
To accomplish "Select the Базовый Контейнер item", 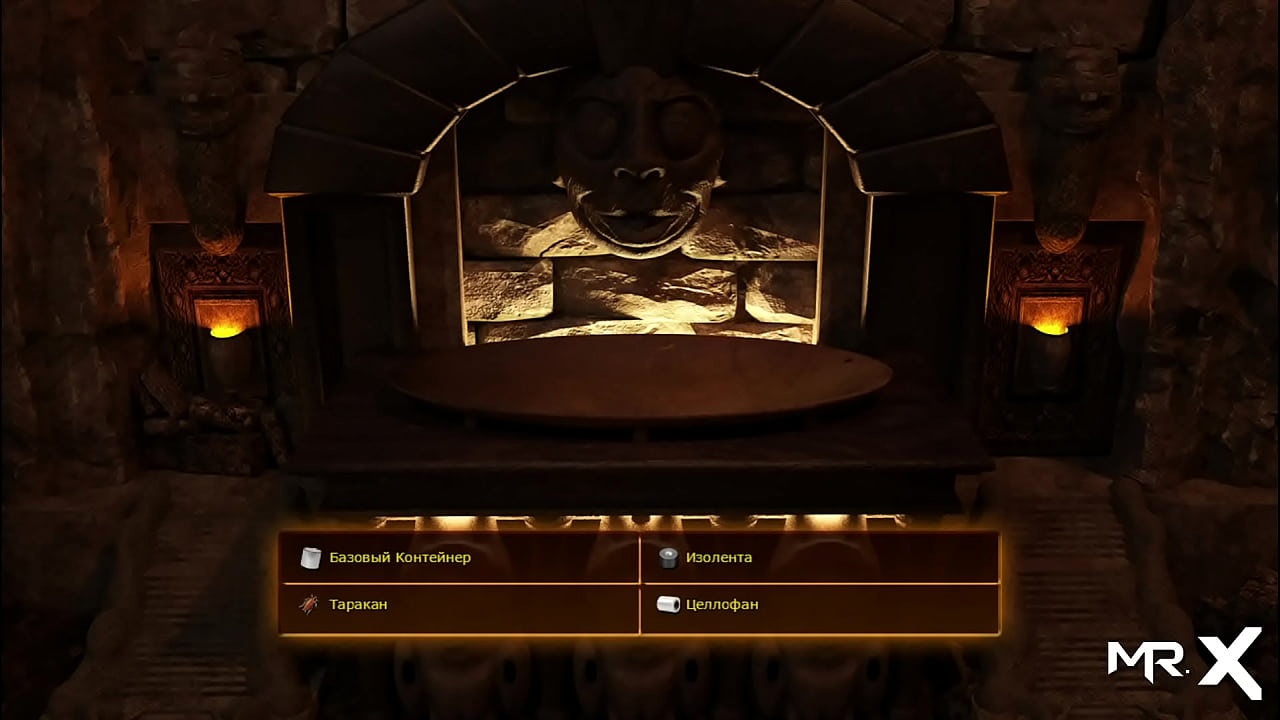I will pyautogui.click(x=400, y=557).
